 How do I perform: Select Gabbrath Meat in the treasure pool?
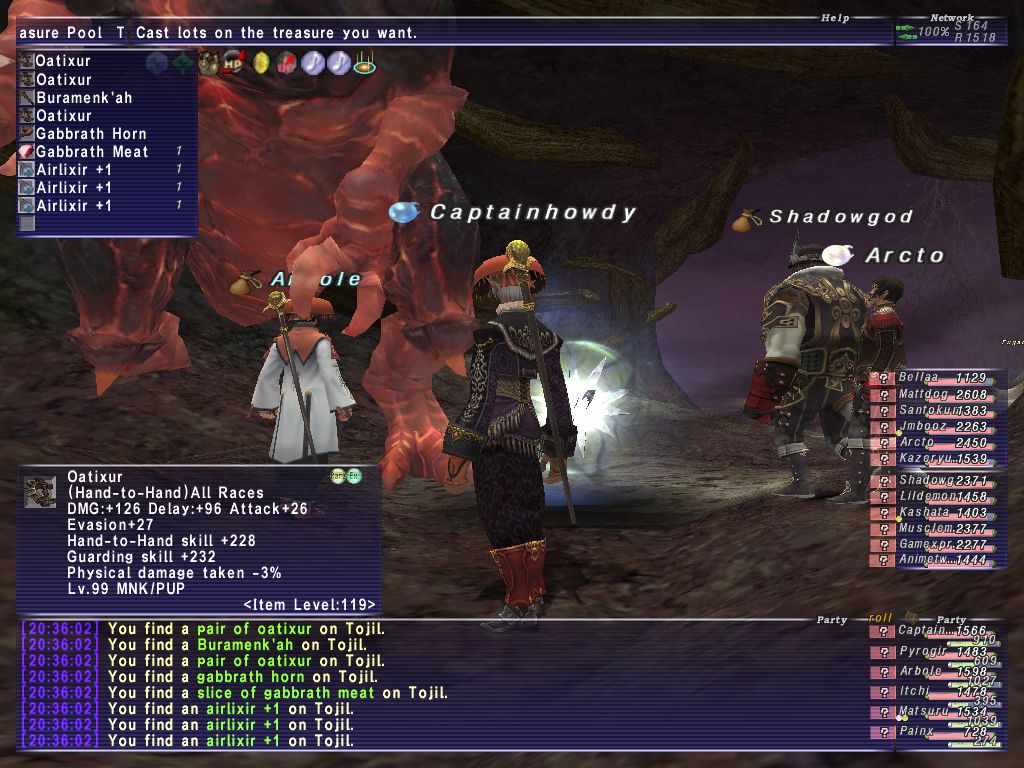tap(92, 152)
